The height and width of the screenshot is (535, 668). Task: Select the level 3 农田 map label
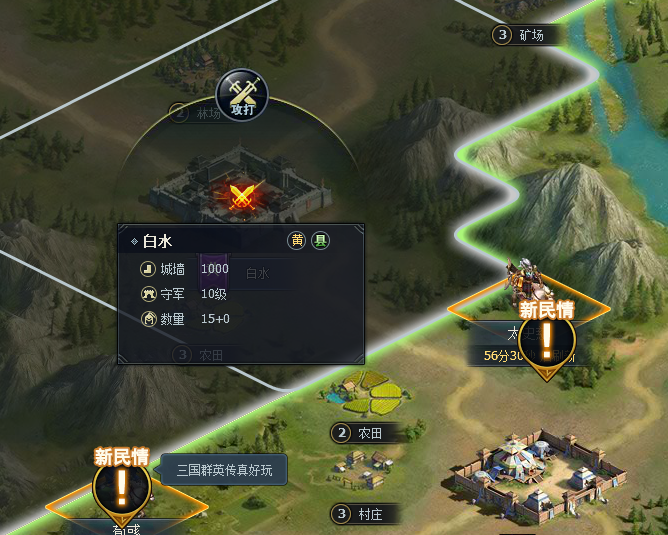200,354
